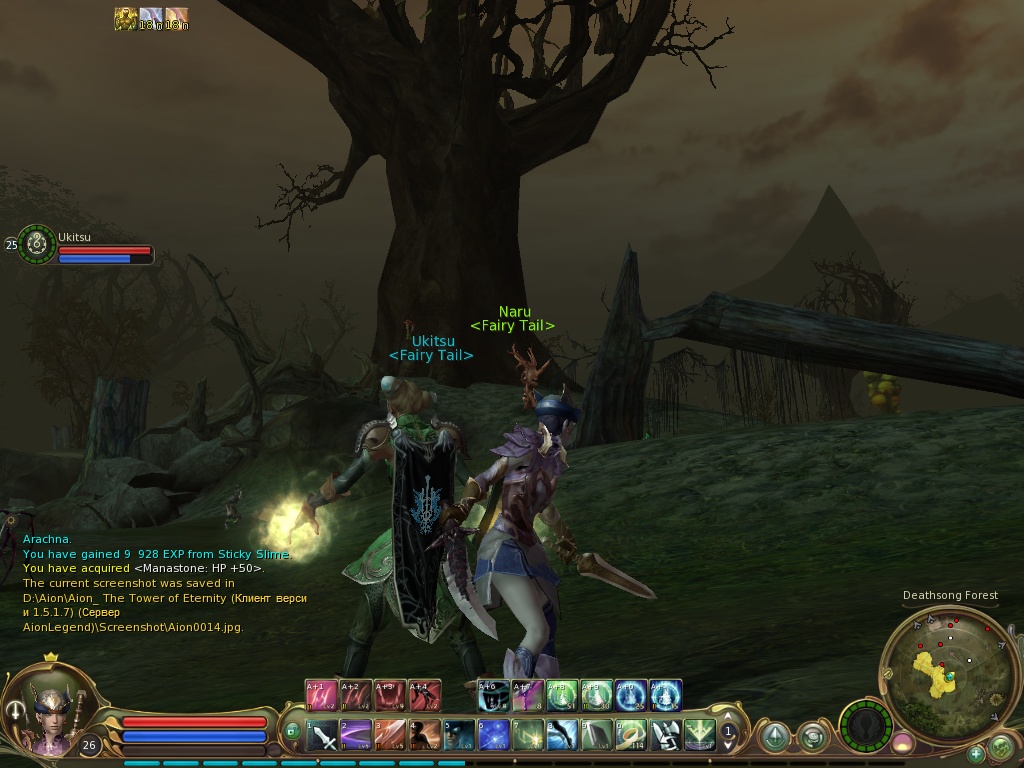Use the red claw skill in slot Alt+1
This screenshot has width=1024, height=768.
pos(322,694)
